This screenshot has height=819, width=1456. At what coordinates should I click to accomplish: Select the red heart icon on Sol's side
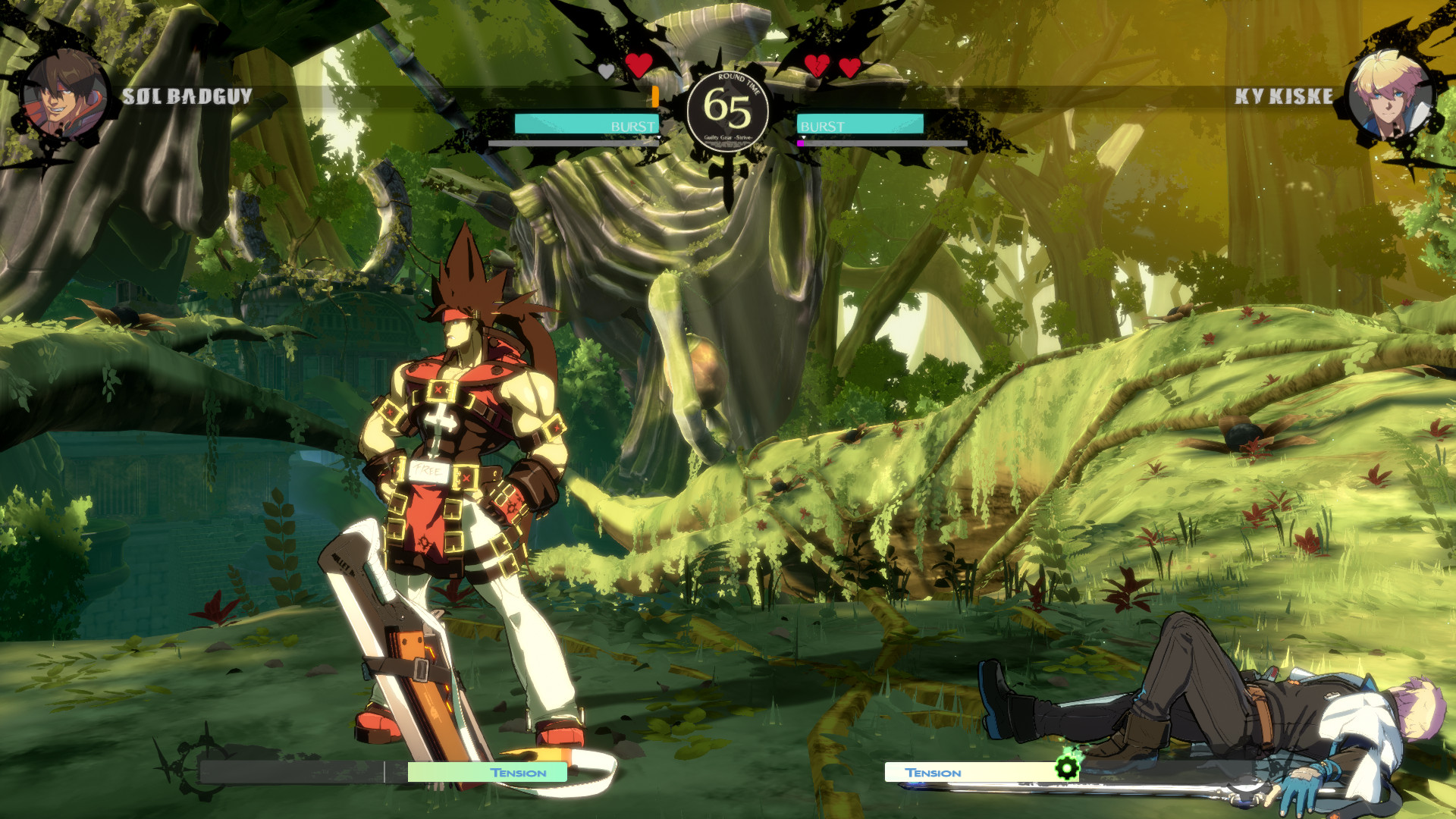coord(639,67)
